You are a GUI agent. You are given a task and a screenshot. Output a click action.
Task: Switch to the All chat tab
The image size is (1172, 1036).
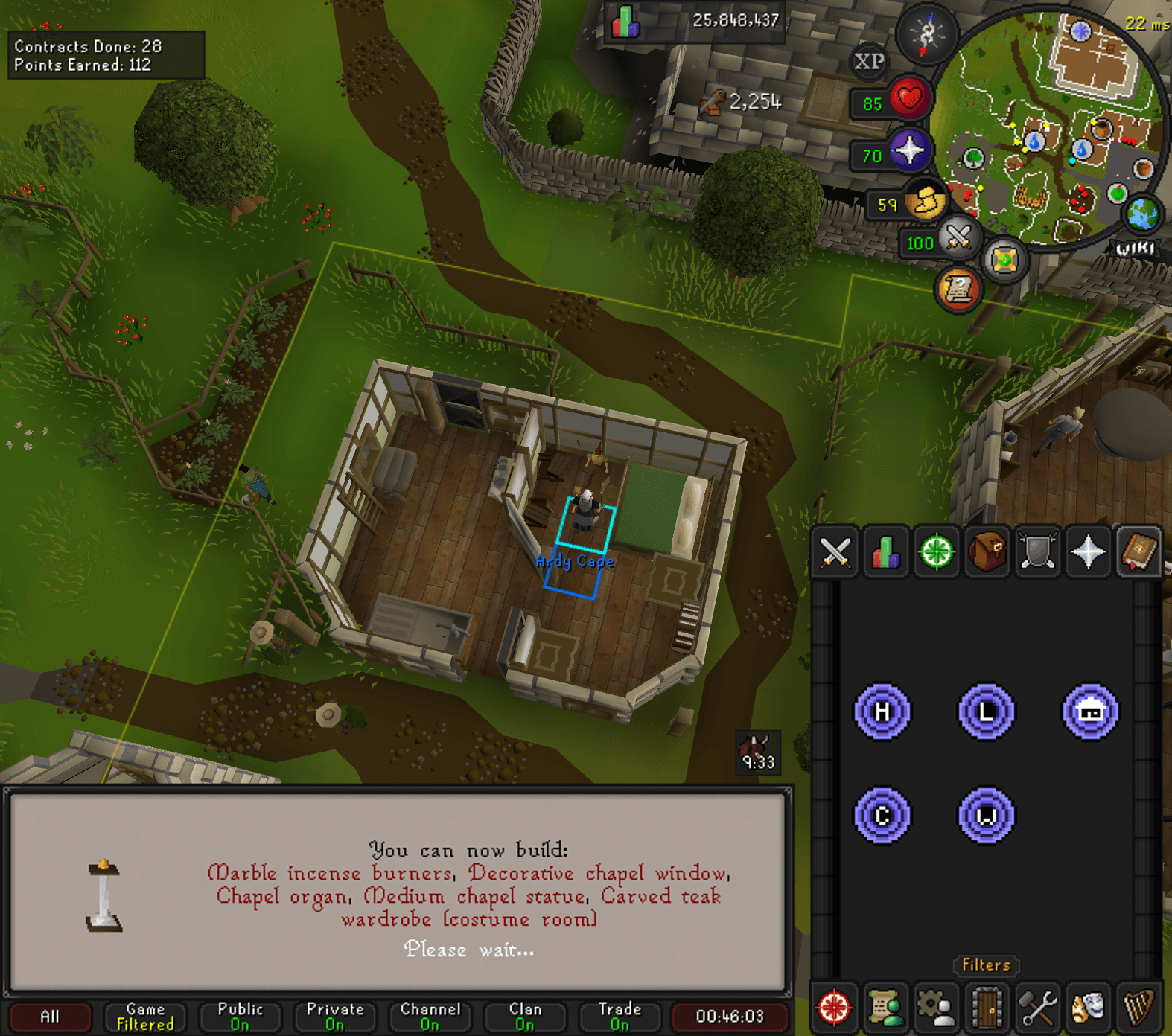(50, 1017)
